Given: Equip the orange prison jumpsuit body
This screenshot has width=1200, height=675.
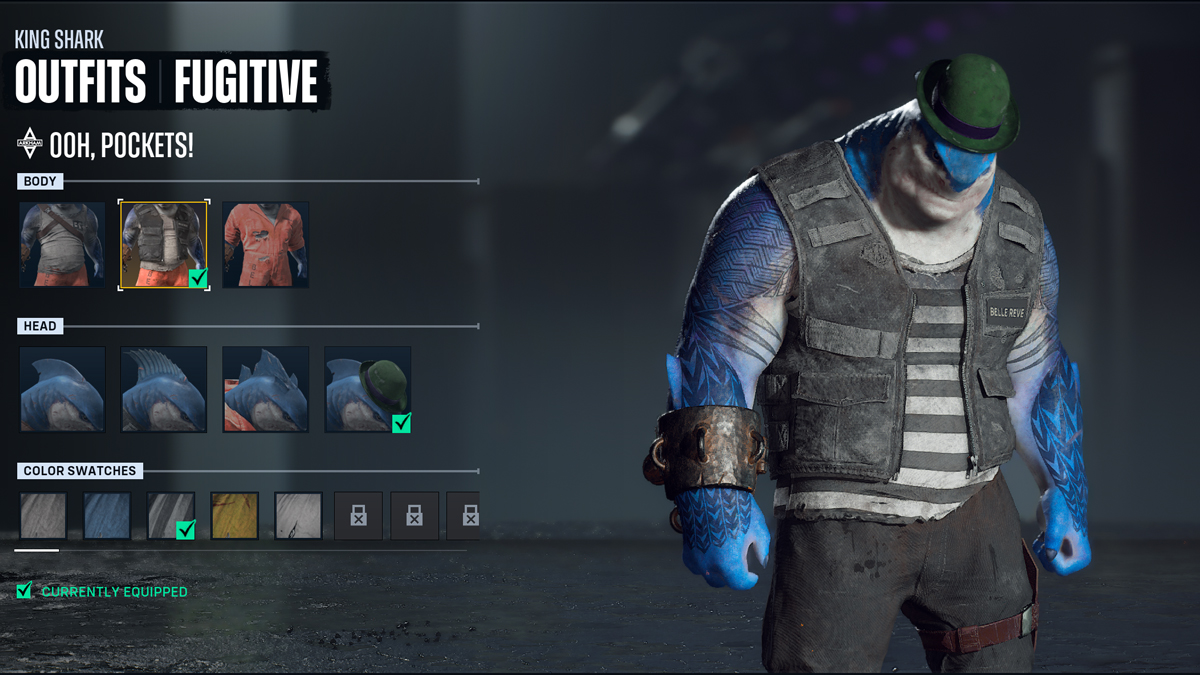Looking at the screenshot, I should tap(265, 245).
